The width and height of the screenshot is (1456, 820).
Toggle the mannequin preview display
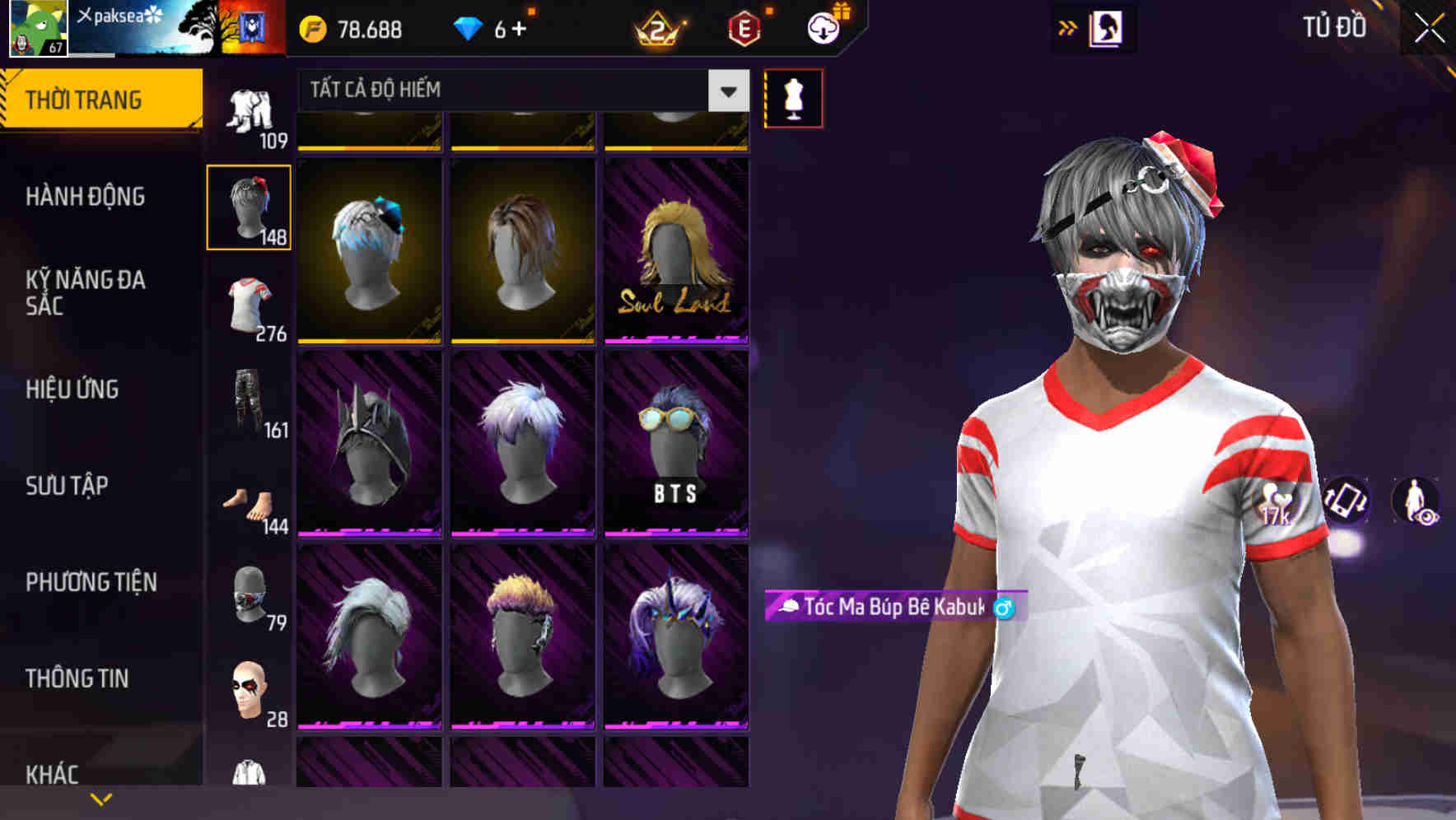793,97
